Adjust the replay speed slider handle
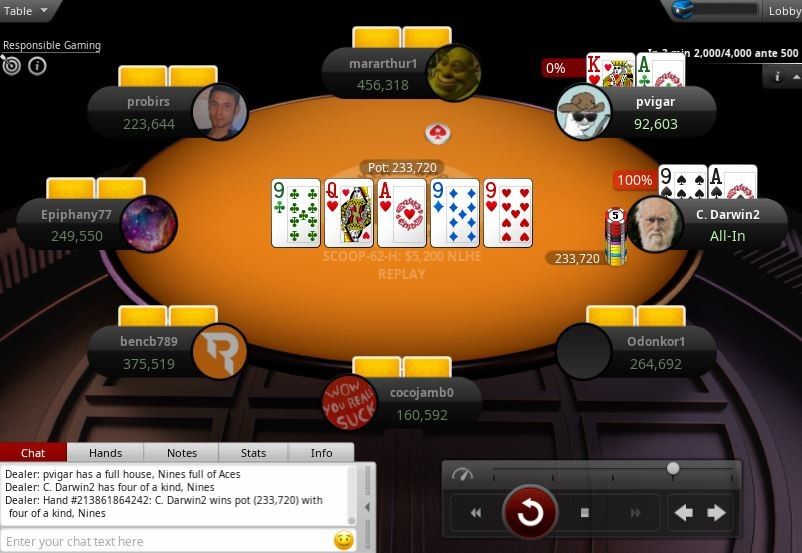Viewport: 802px width, 553px height. click(x=673, y=468)
